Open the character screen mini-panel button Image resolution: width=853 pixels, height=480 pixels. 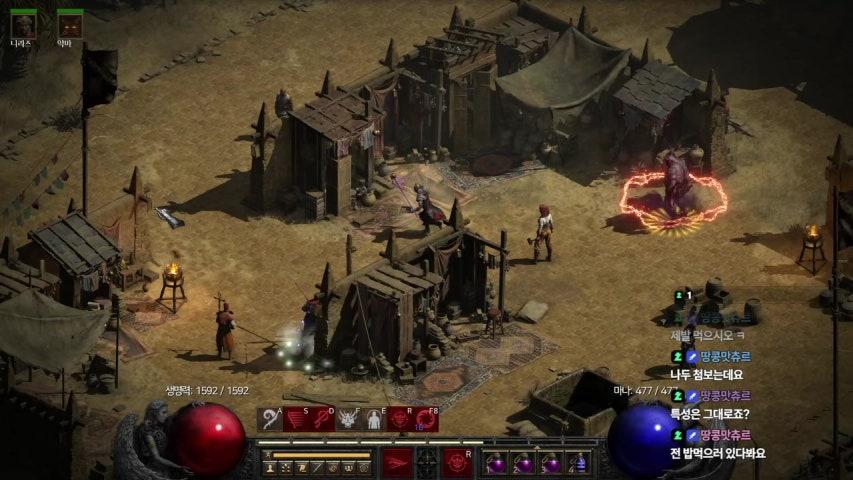[270, 467]
